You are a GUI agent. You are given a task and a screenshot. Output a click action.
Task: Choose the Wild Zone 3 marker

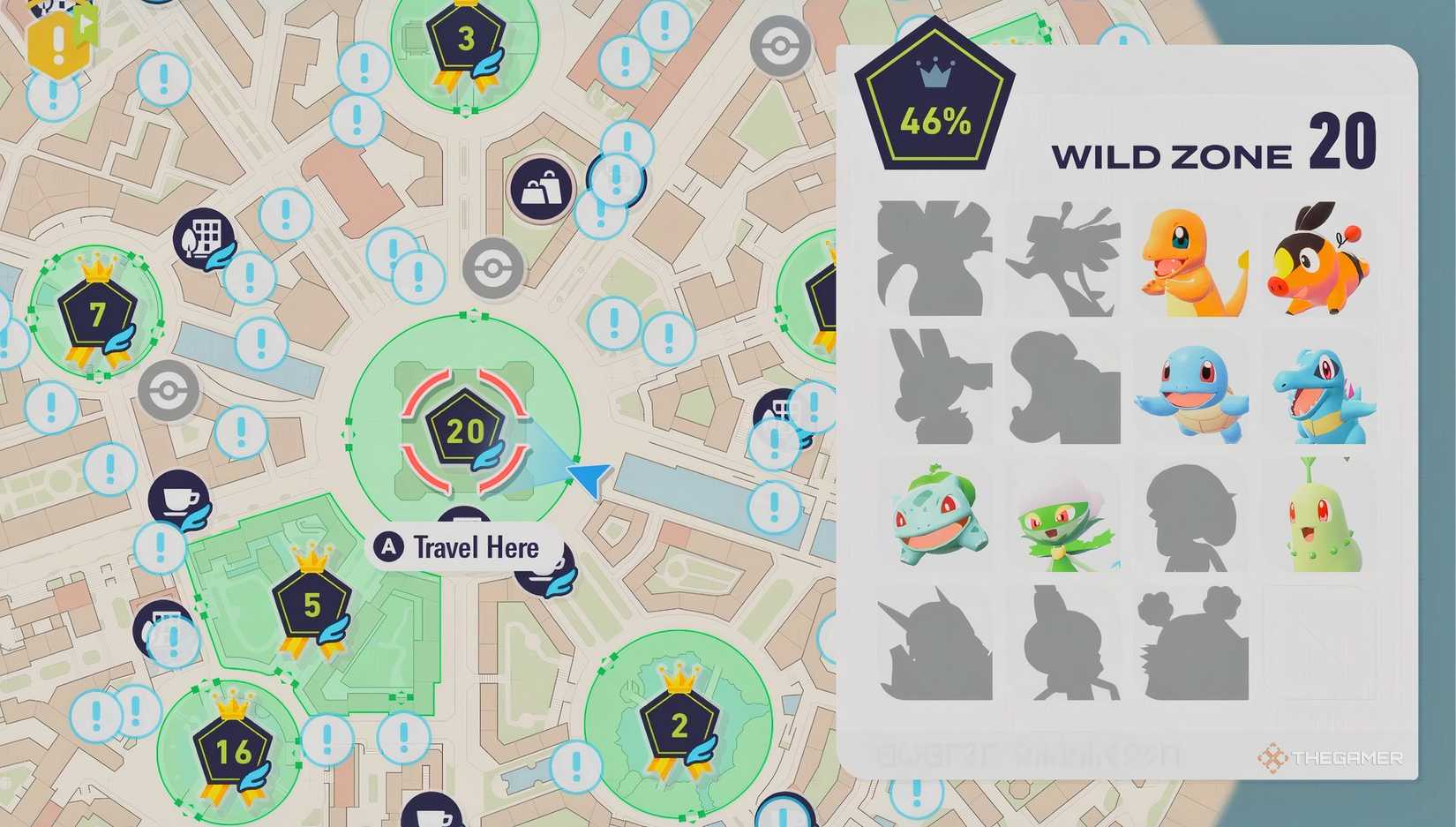click(x=466, y=39)
